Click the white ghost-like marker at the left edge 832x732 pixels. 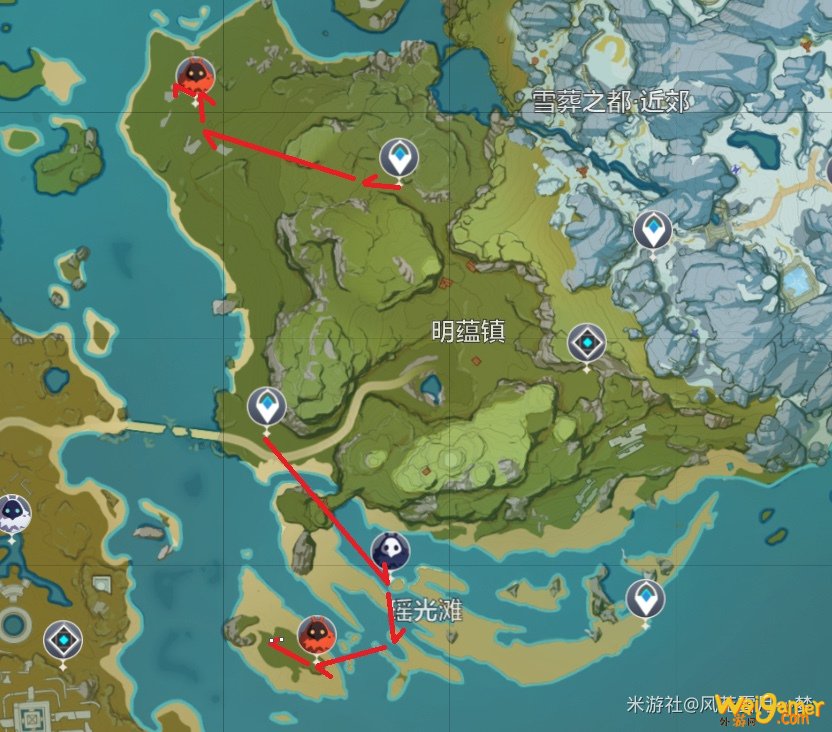tap(13, 513)
